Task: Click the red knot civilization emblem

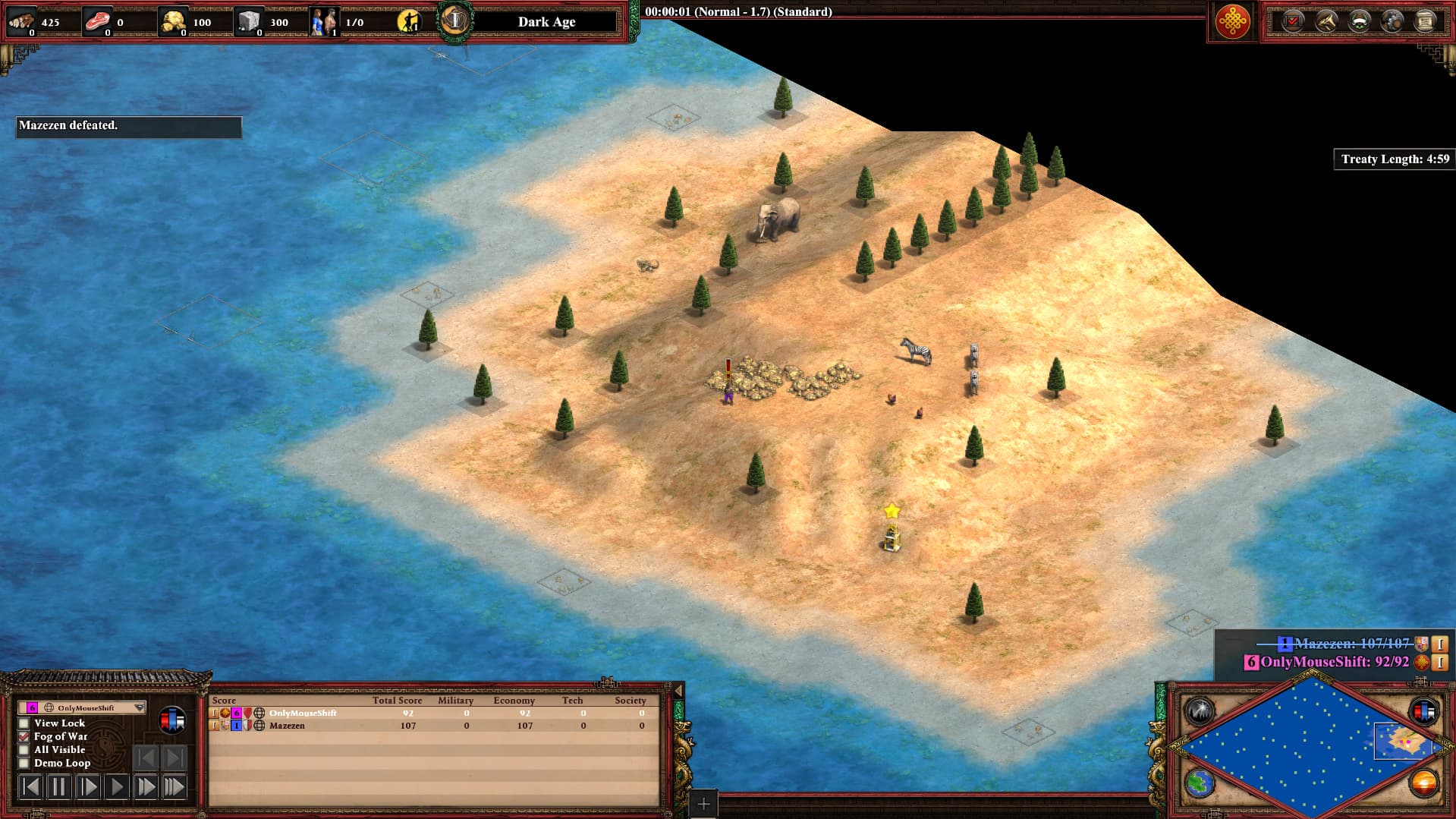Action: pos(1232,21)
